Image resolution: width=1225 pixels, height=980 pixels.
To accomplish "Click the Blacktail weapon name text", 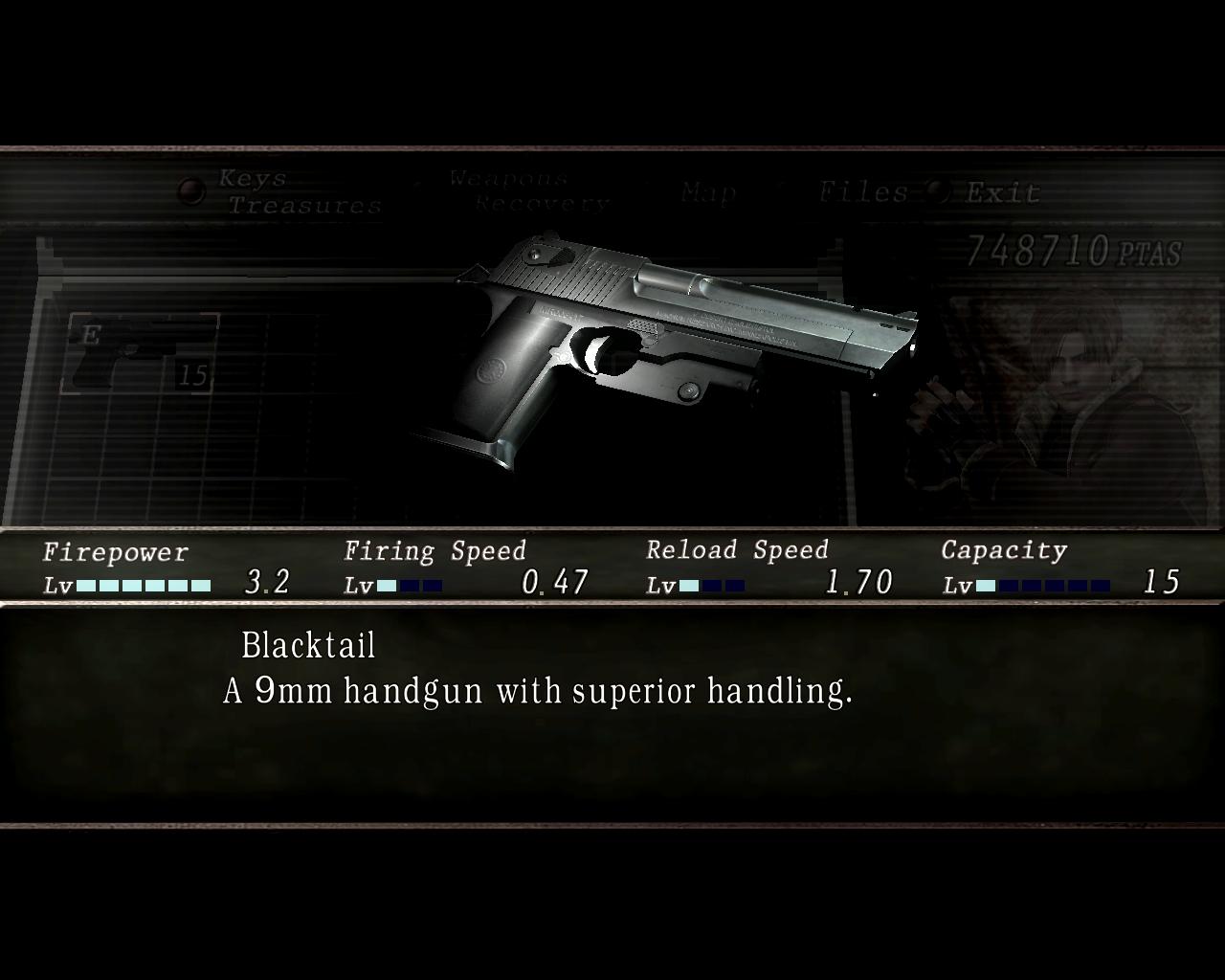I will (309, 645).
